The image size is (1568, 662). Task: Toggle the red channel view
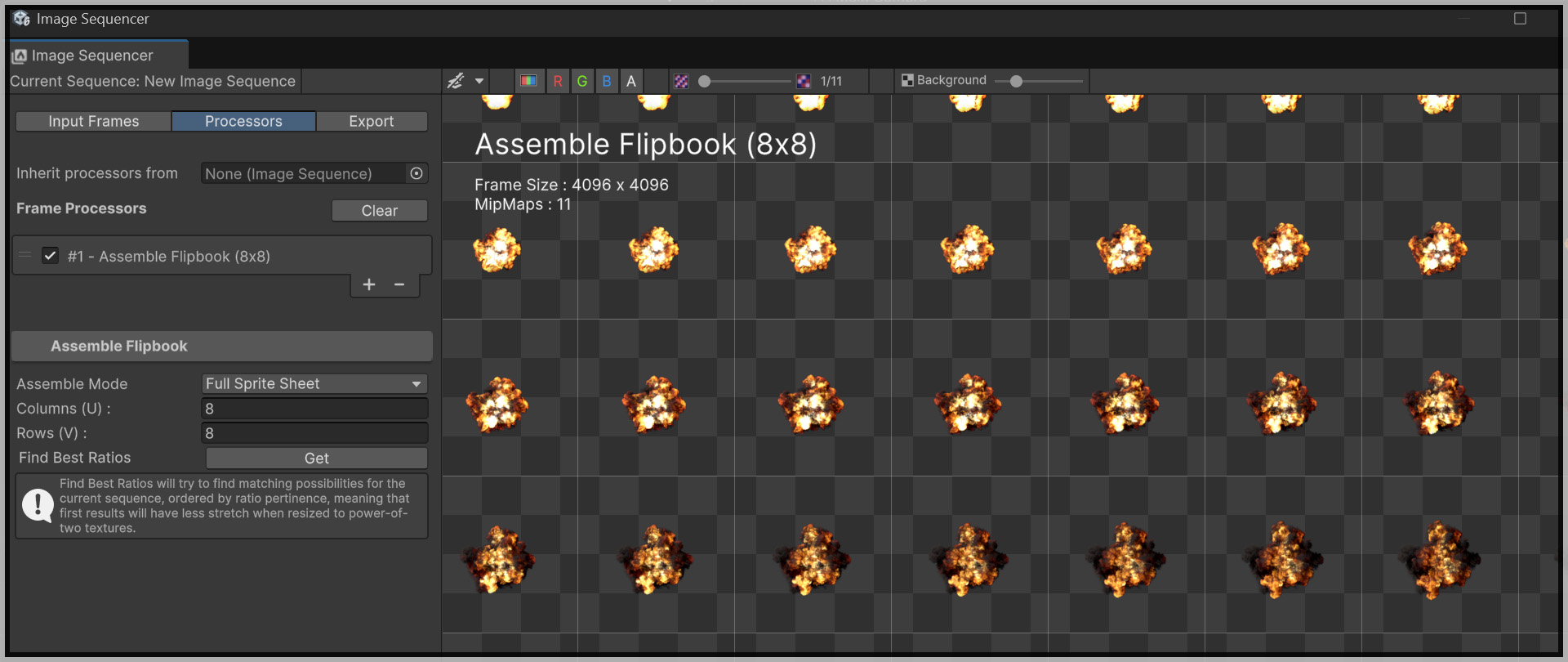(557, 81)
